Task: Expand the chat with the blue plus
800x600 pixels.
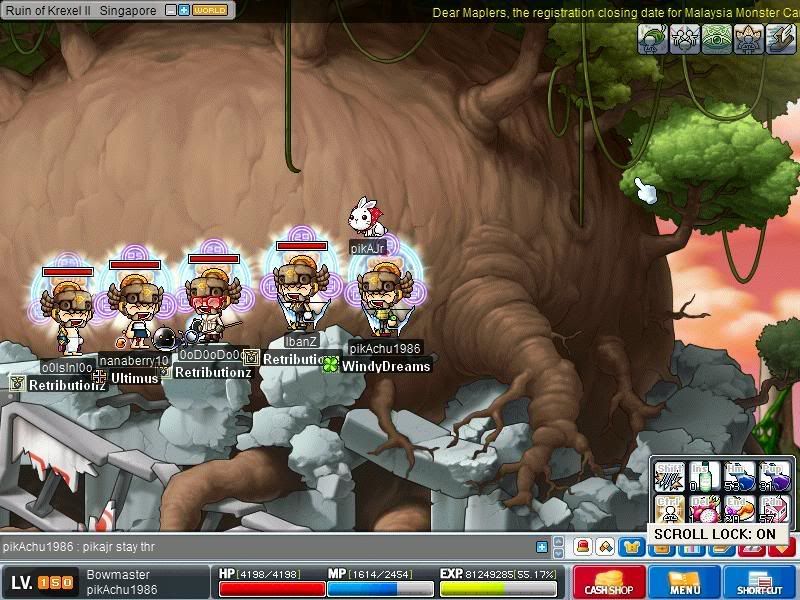Action: [542, 547]
